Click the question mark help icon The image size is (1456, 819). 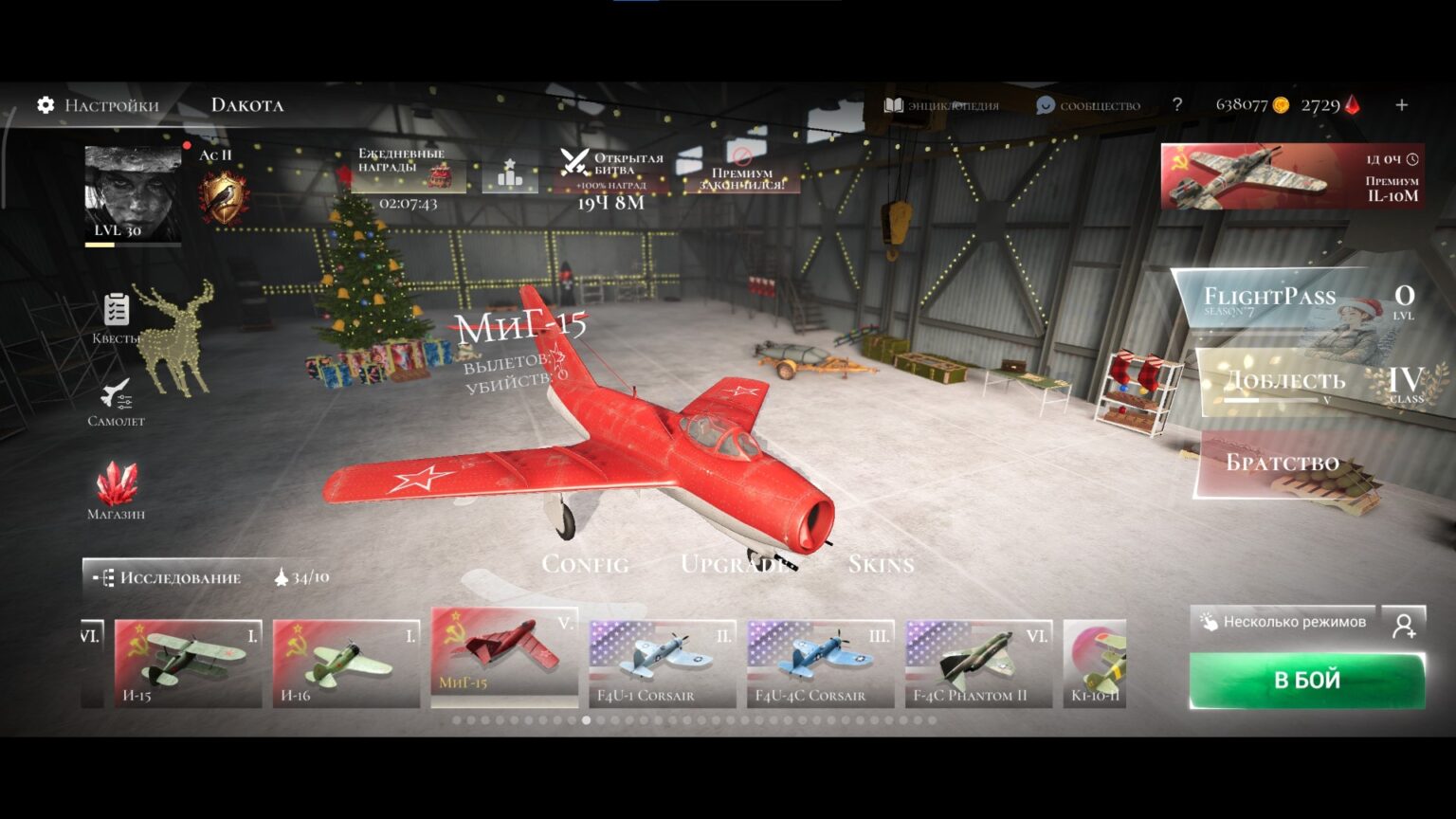click(1177, 105)
